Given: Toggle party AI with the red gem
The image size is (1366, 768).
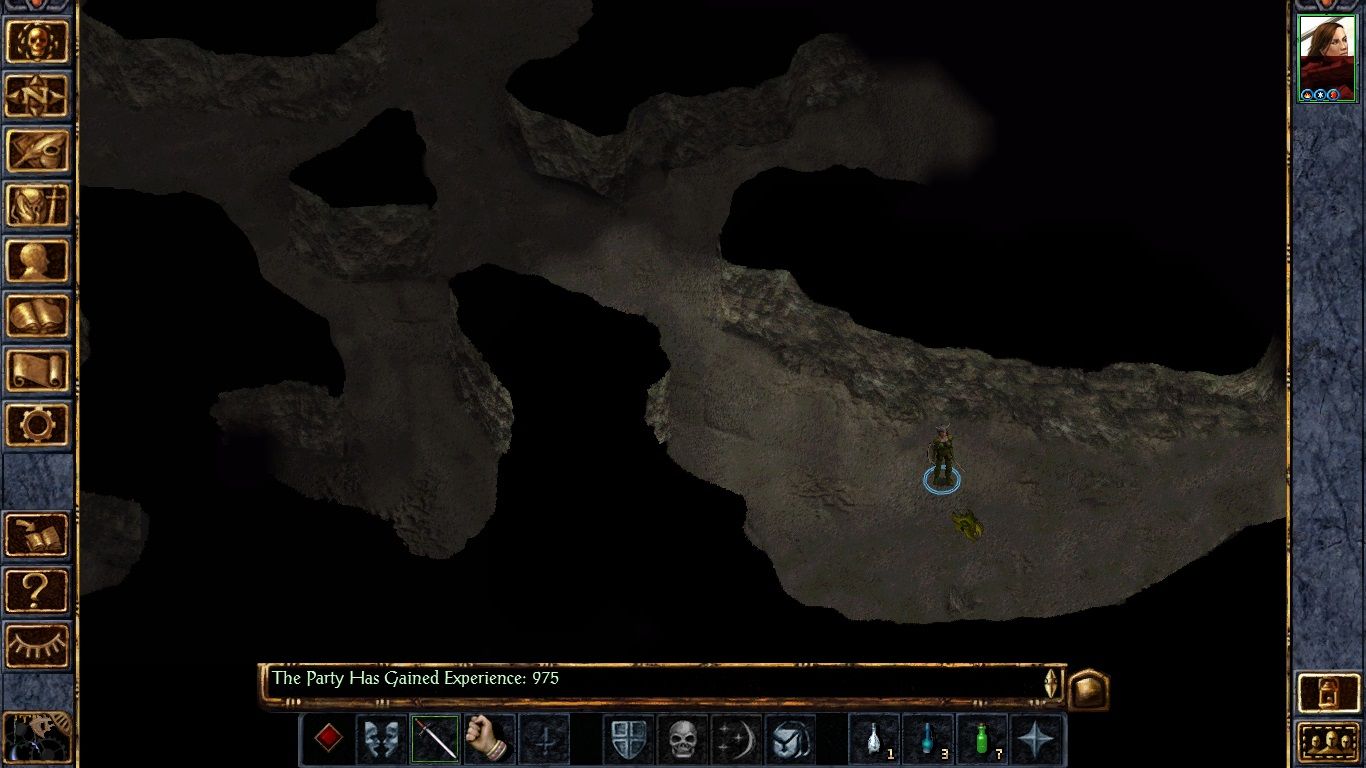Looking at the screenshot, I should click(328, 741).
